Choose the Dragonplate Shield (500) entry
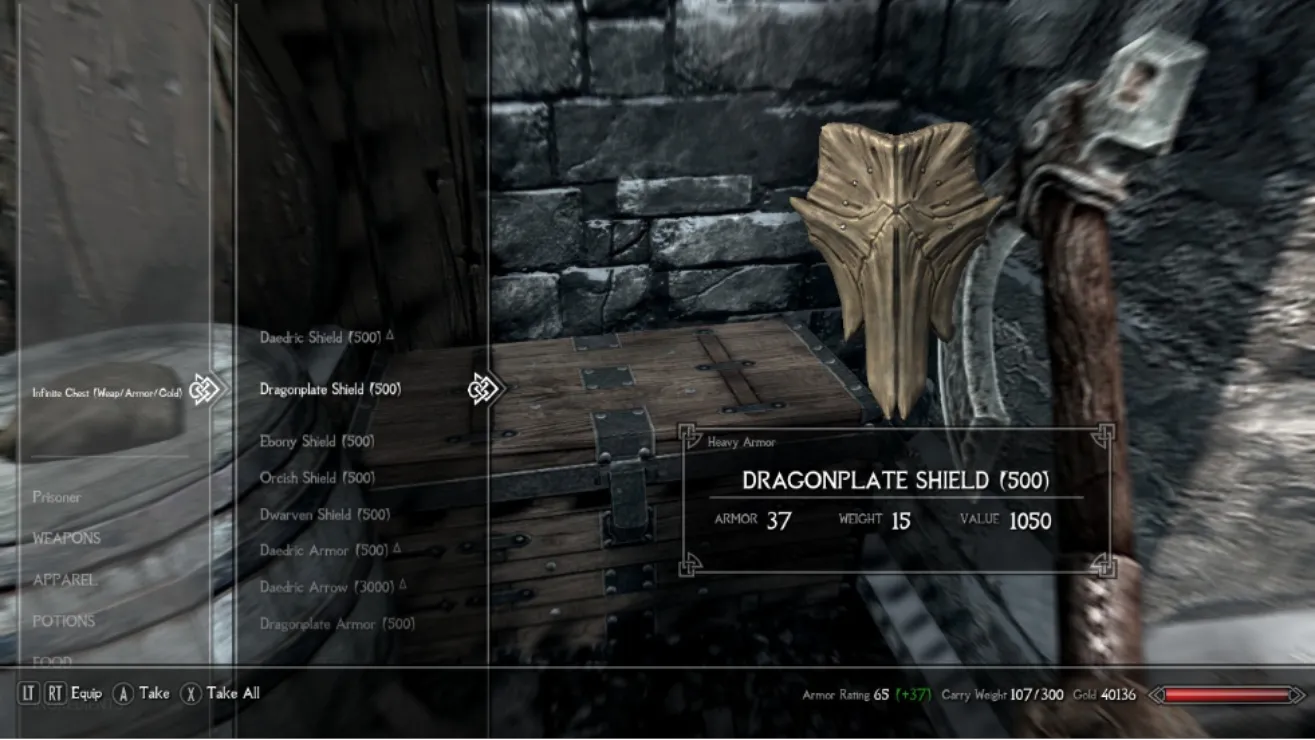The height and width of the screenshot is (740, 1315). pos(330,389)
